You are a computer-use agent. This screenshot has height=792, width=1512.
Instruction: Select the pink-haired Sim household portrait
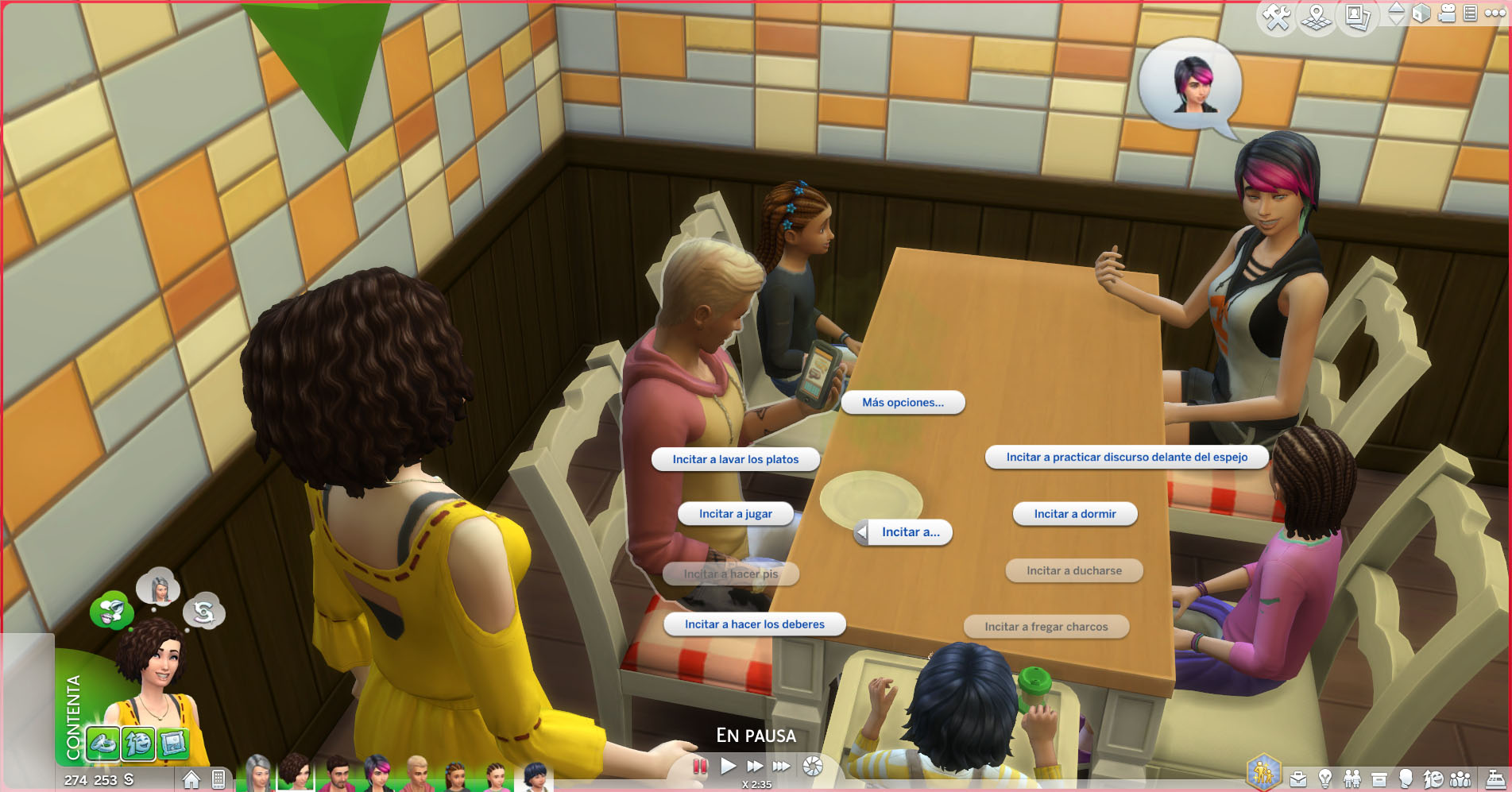377,772
